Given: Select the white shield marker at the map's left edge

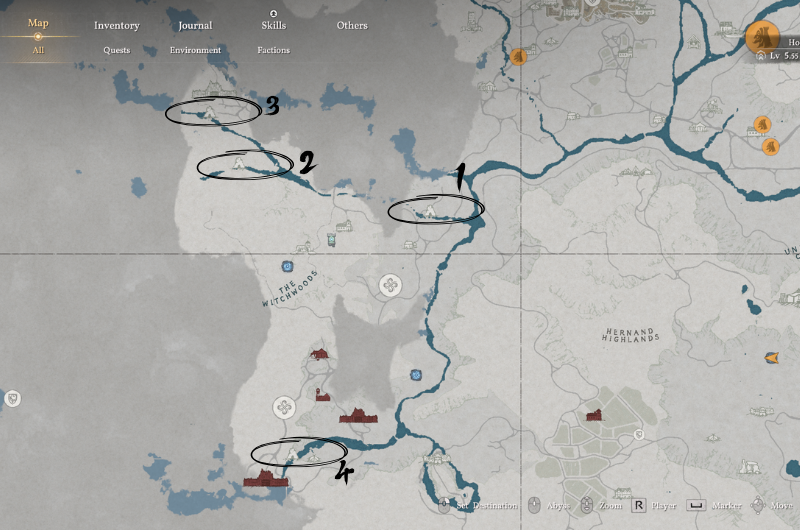Looking at the screenshot, I should tap(12, 399).
